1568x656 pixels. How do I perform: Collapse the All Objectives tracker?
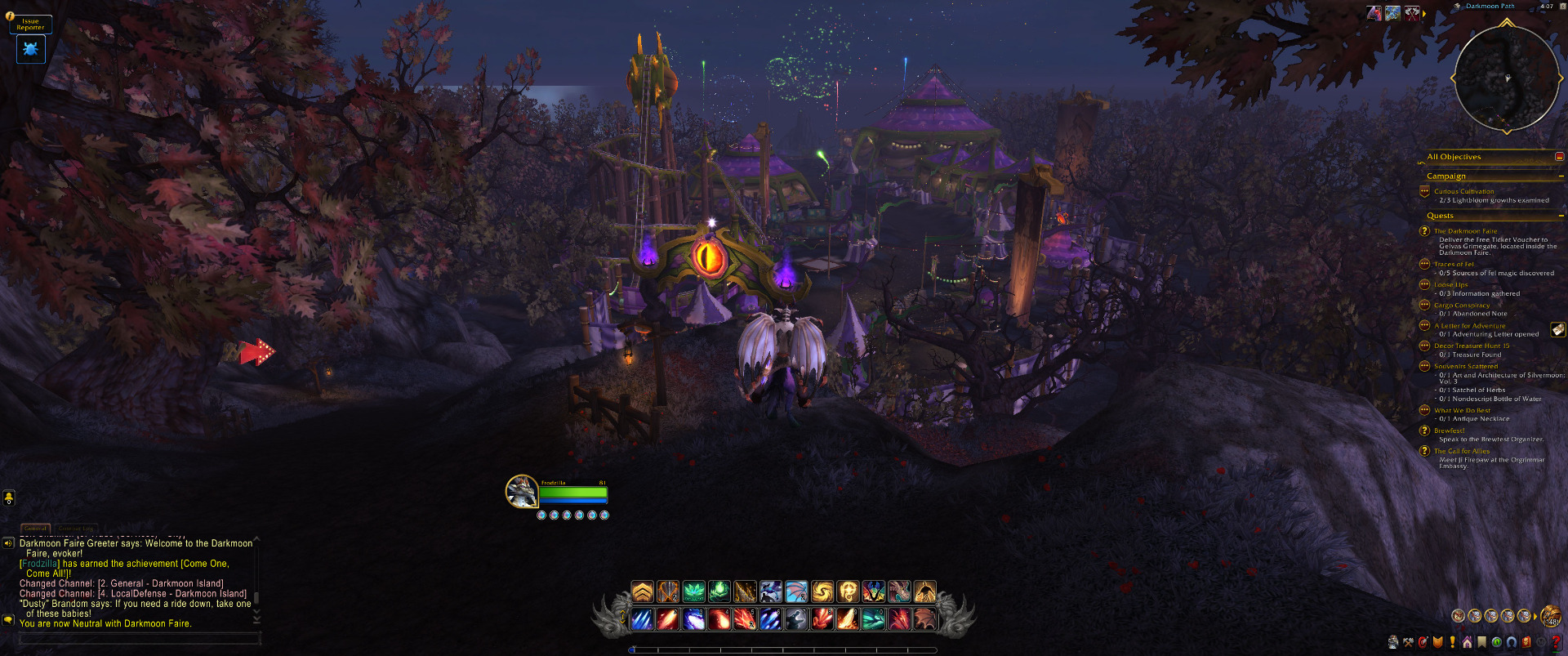point(1559,157)
